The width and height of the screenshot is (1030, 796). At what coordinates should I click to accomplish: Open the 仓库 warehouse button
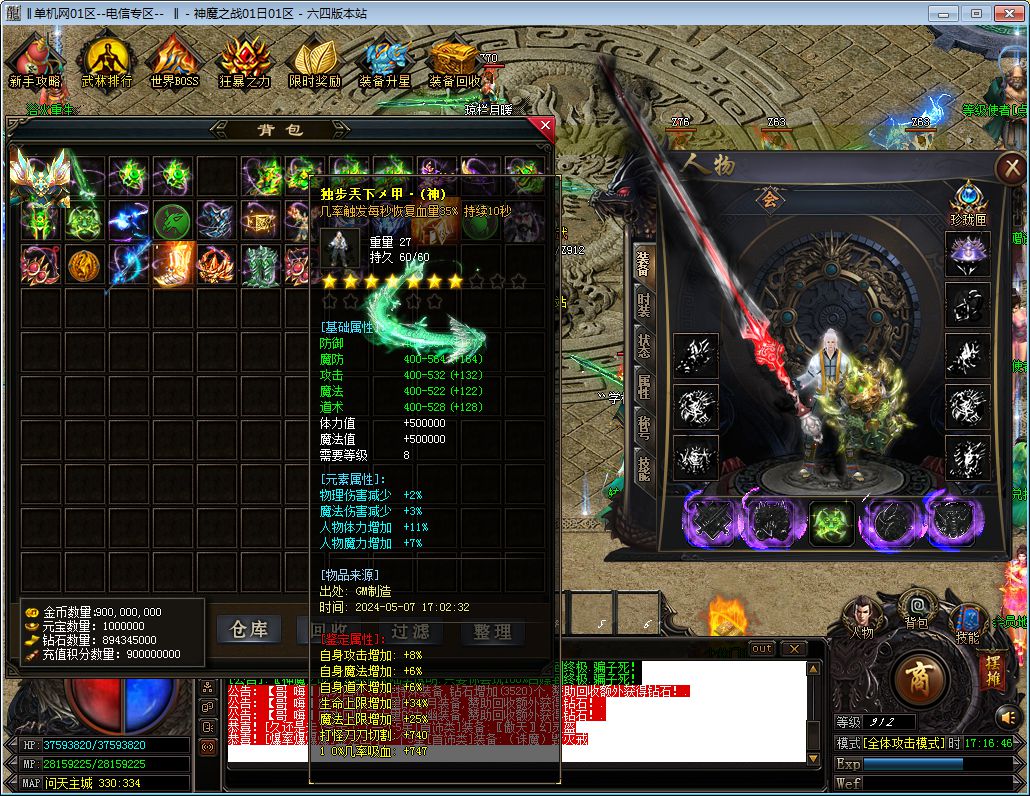(x=249, y=630)
